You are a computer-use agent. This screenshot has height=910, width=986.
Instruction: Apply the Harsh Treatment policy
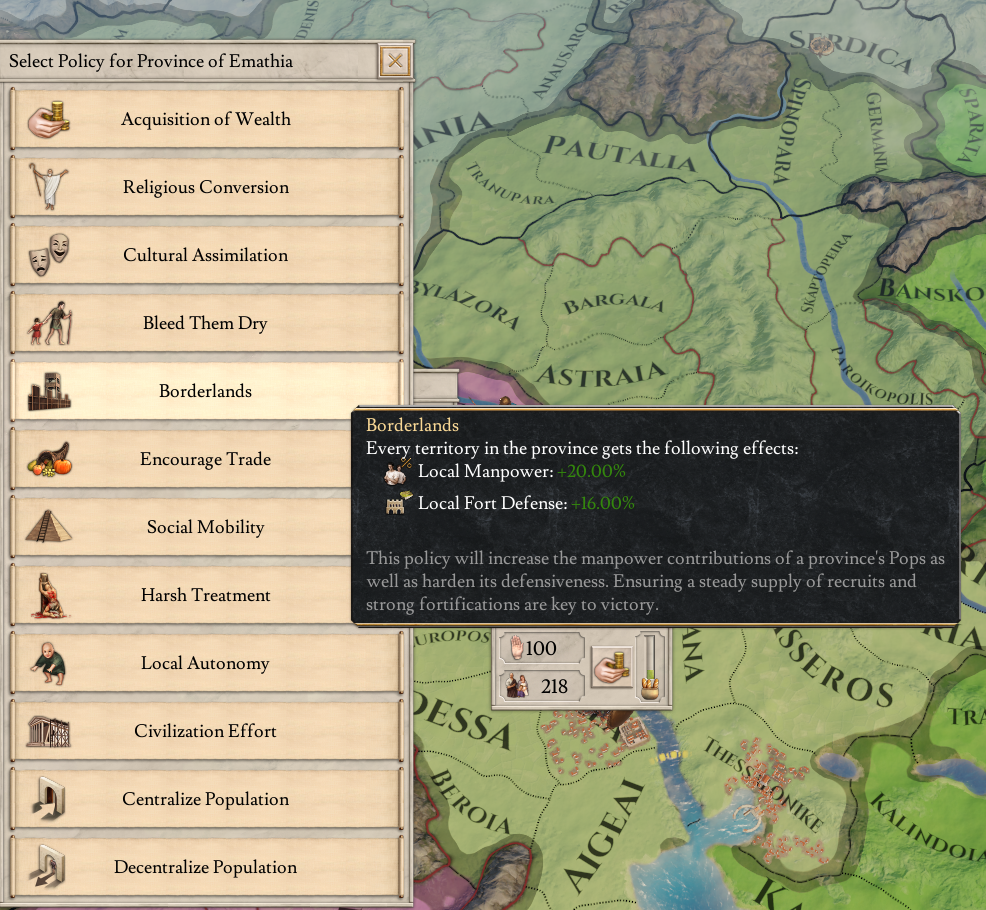206,596
